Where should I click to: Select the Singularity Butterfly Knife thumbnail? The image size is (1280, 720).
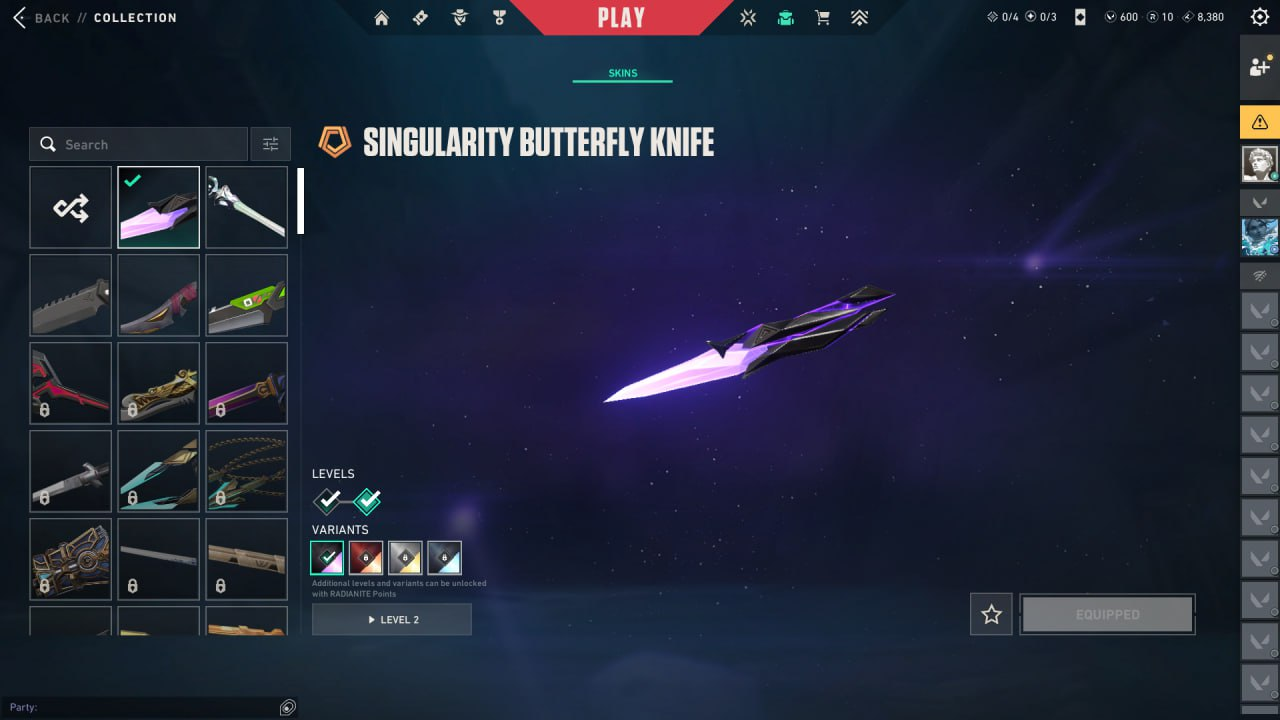point(159,207)
